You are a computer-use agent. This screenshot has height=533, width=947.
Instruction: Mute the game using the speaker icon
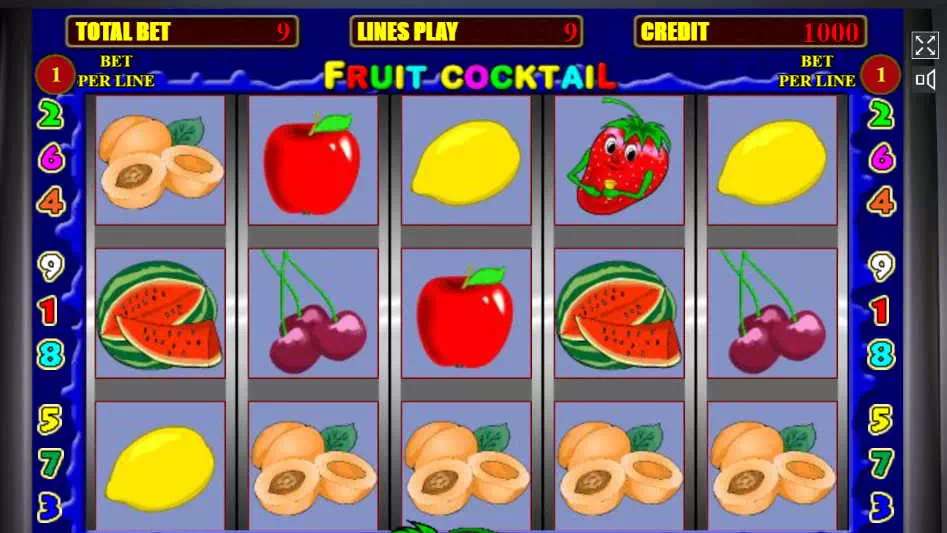point(925,79)
